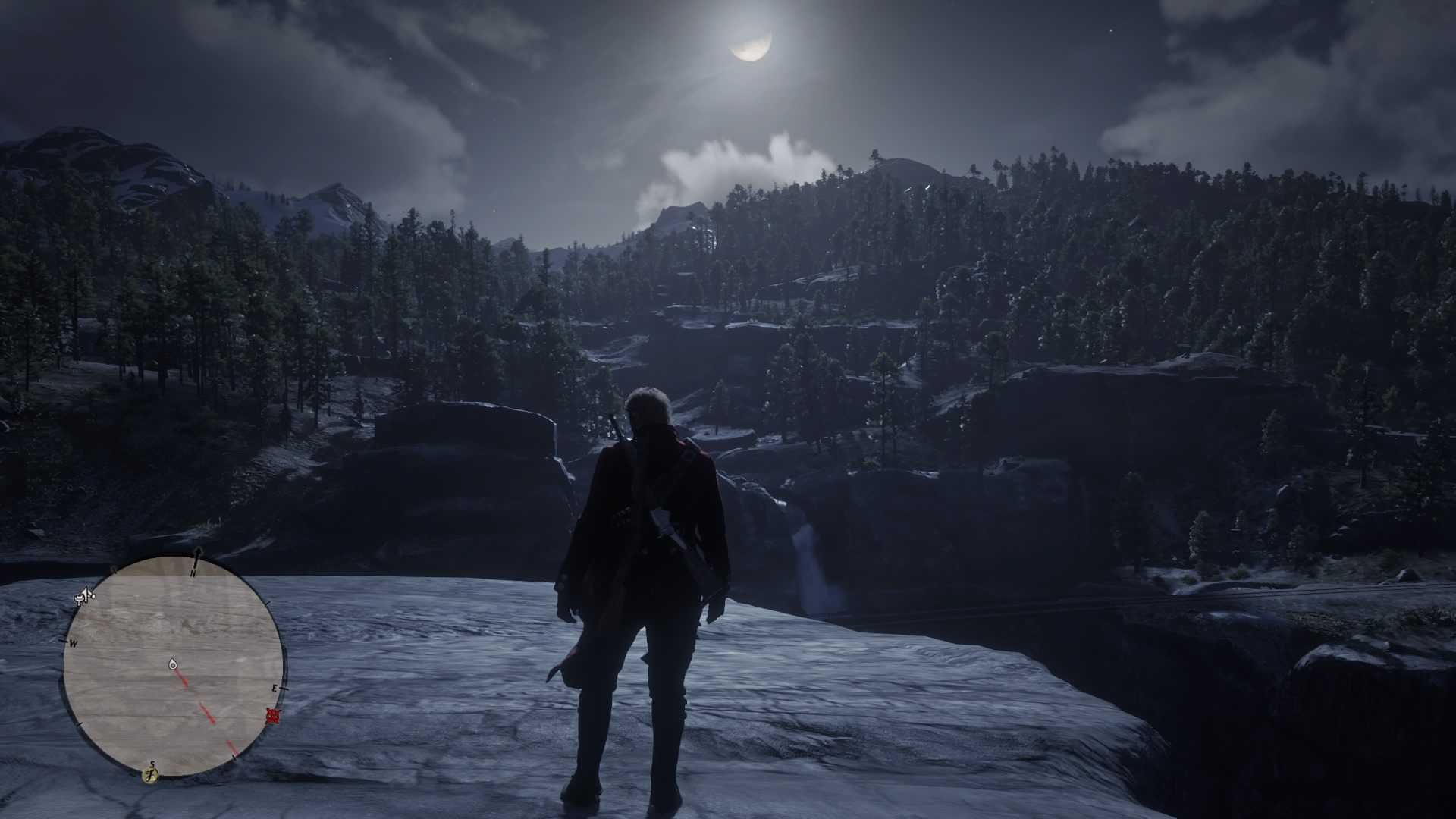The height and width of the screenshot is (819, 1456).
Task: Click the player position arrow on minimap
Action: pyautogui.click(x=173, y=665)
